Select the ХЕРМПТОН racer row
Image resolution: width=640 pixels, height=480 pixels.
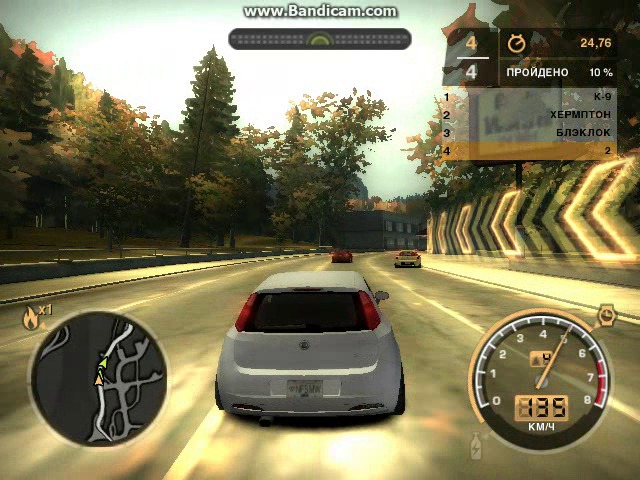[528, 115]
